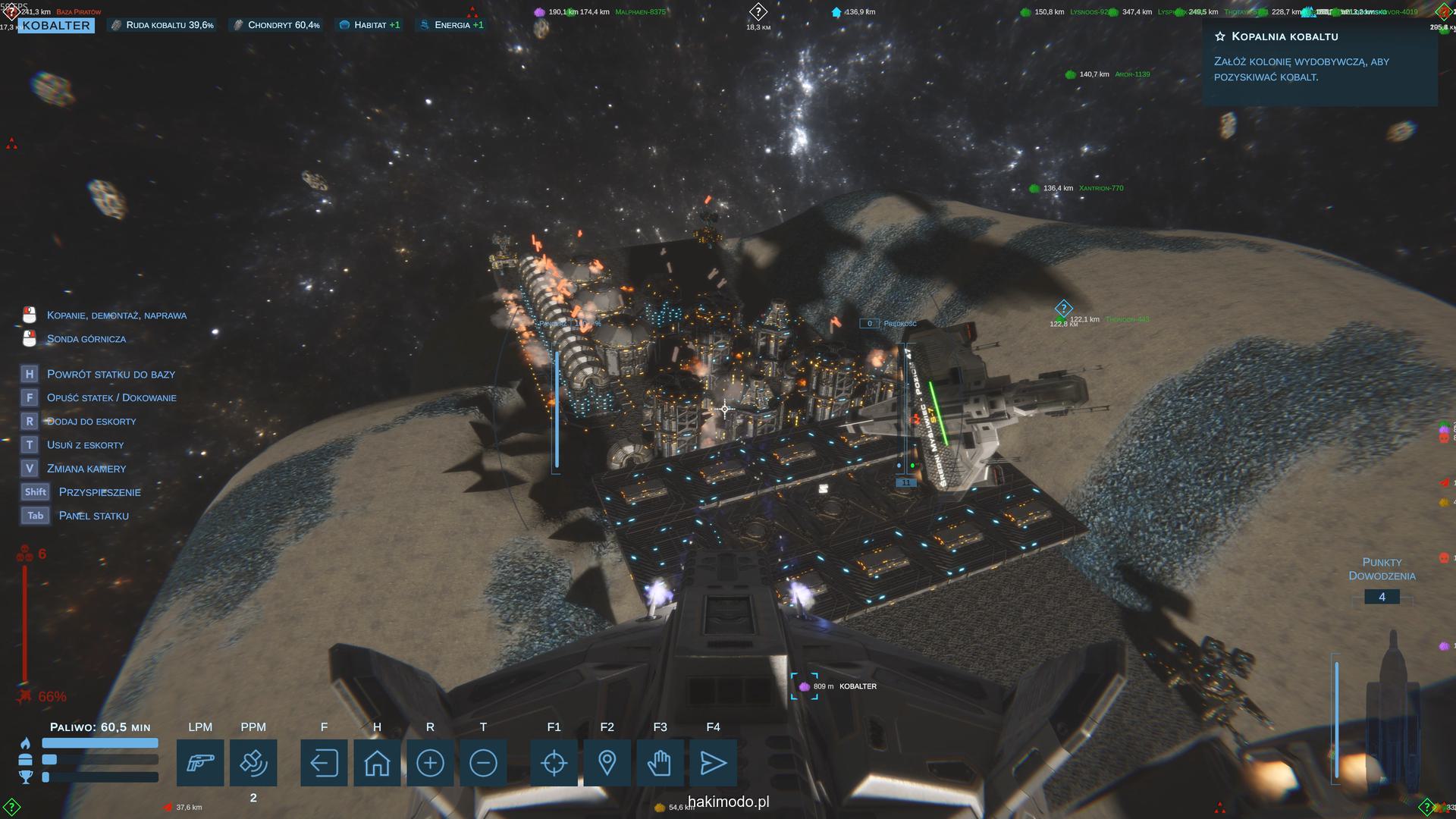This screenshot has width=1456, height=819.
Task: Choose the F1 crosshair attack command
Action: (554, 762)
